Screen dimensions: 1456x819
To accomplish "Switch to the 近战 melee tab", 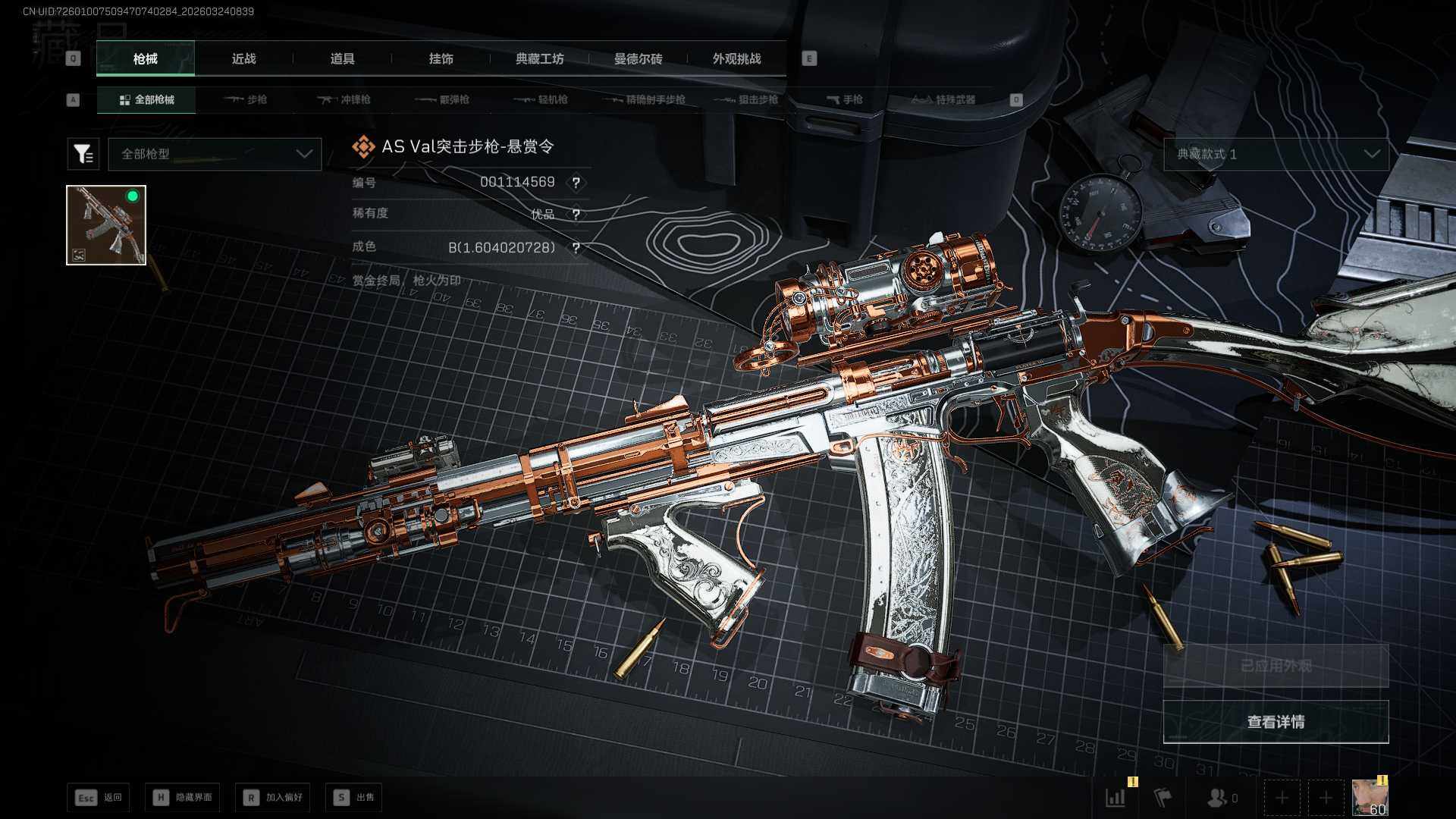I will click(x=243, y=58).
